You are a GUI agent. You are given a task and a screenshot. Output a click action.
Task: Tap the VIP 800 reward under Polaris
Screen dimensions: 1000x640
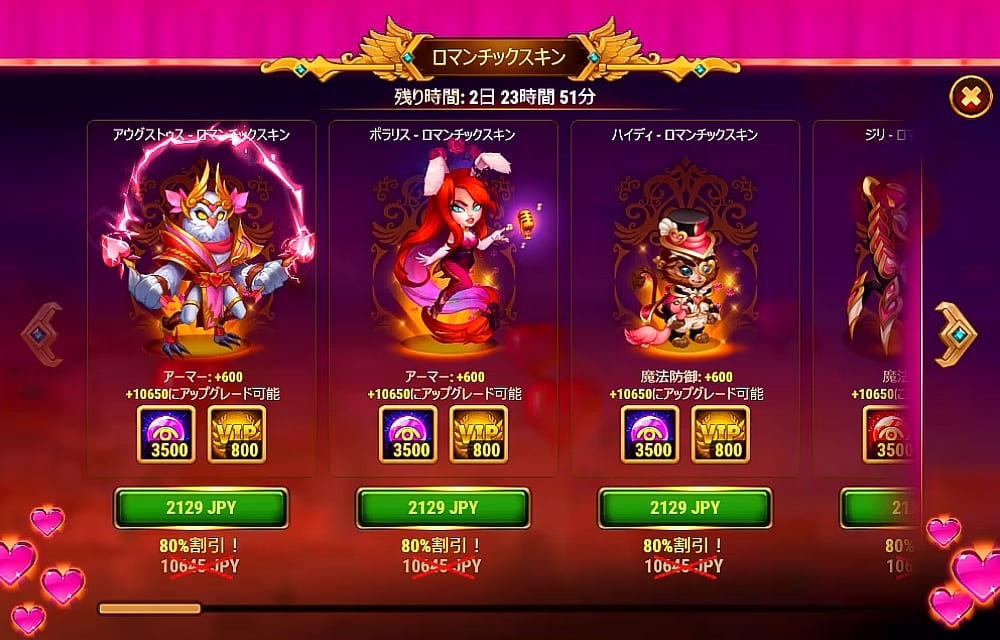tap(478, 434)
